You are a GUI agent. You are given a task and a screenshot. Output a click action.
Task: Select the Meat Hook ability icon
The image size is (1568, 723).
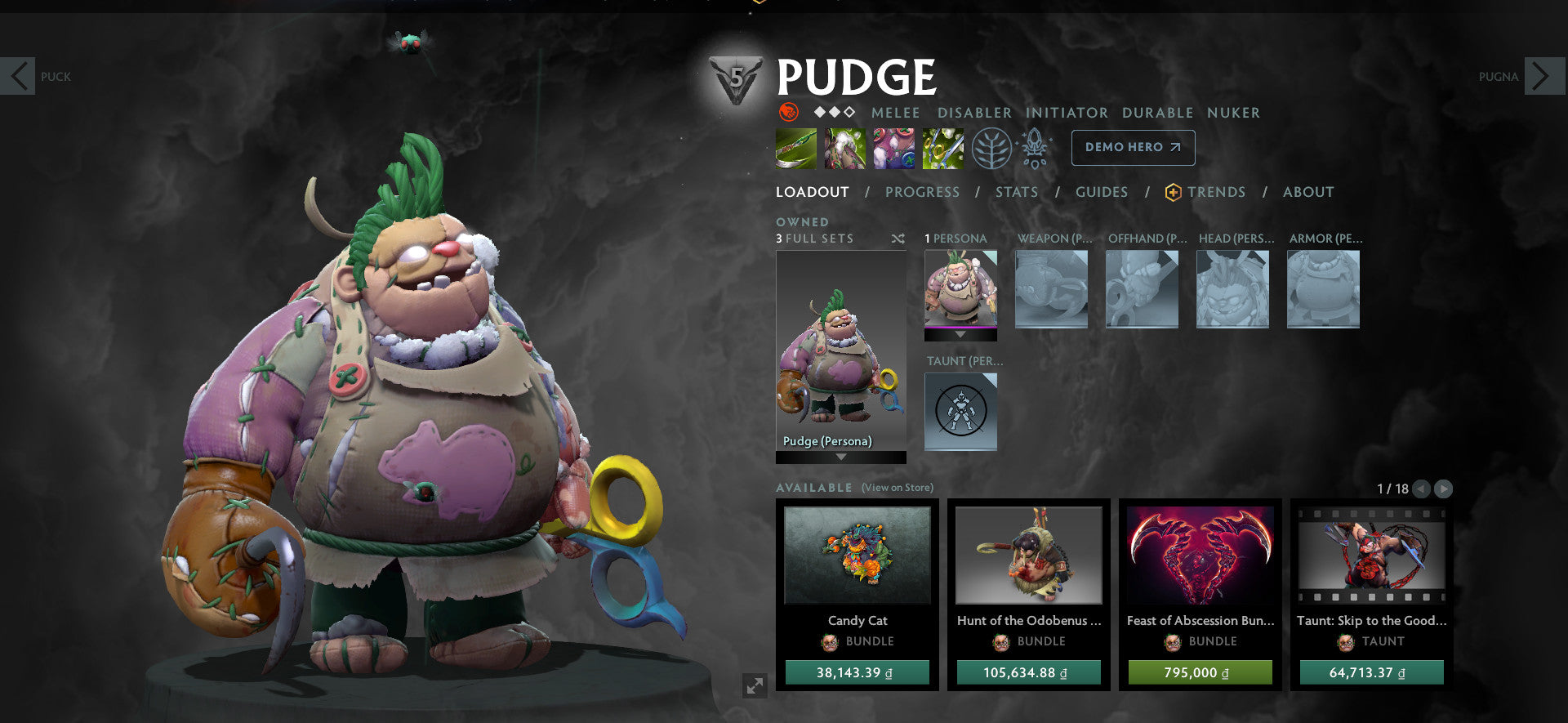click(795, 148)
